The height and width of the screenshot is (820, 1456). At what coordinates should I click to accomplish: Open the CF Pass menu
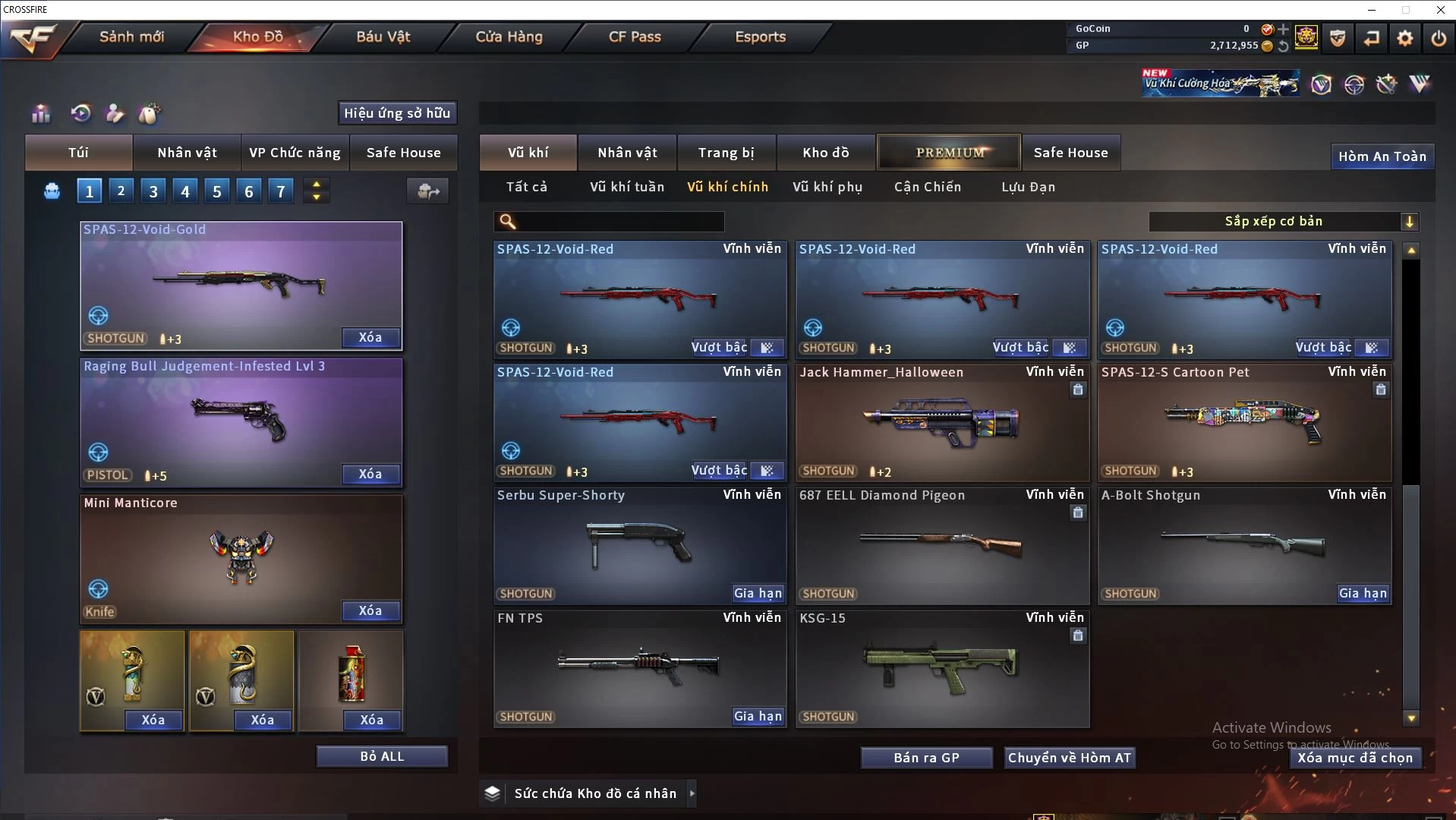(x=635, y=37)
